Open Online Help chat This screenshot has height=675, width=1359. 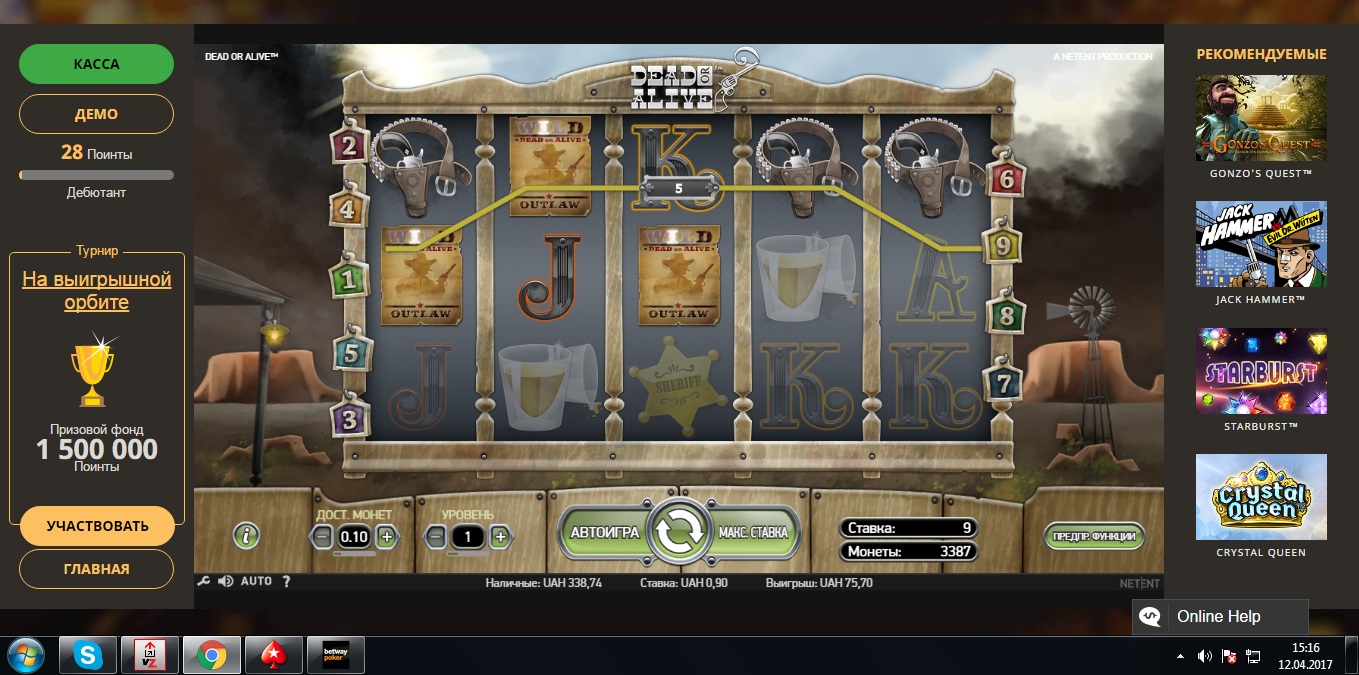coord(1219,617)
